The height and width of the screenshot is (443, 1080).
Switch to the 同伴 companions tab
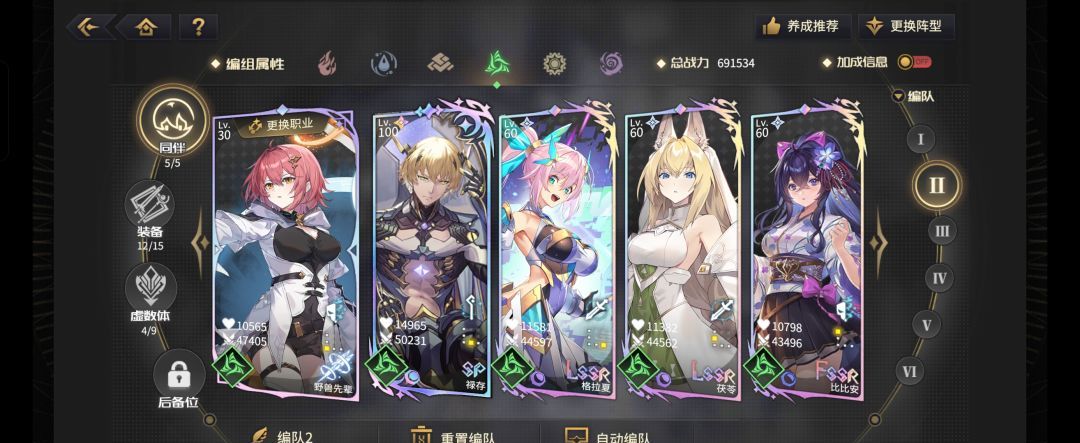172,125
